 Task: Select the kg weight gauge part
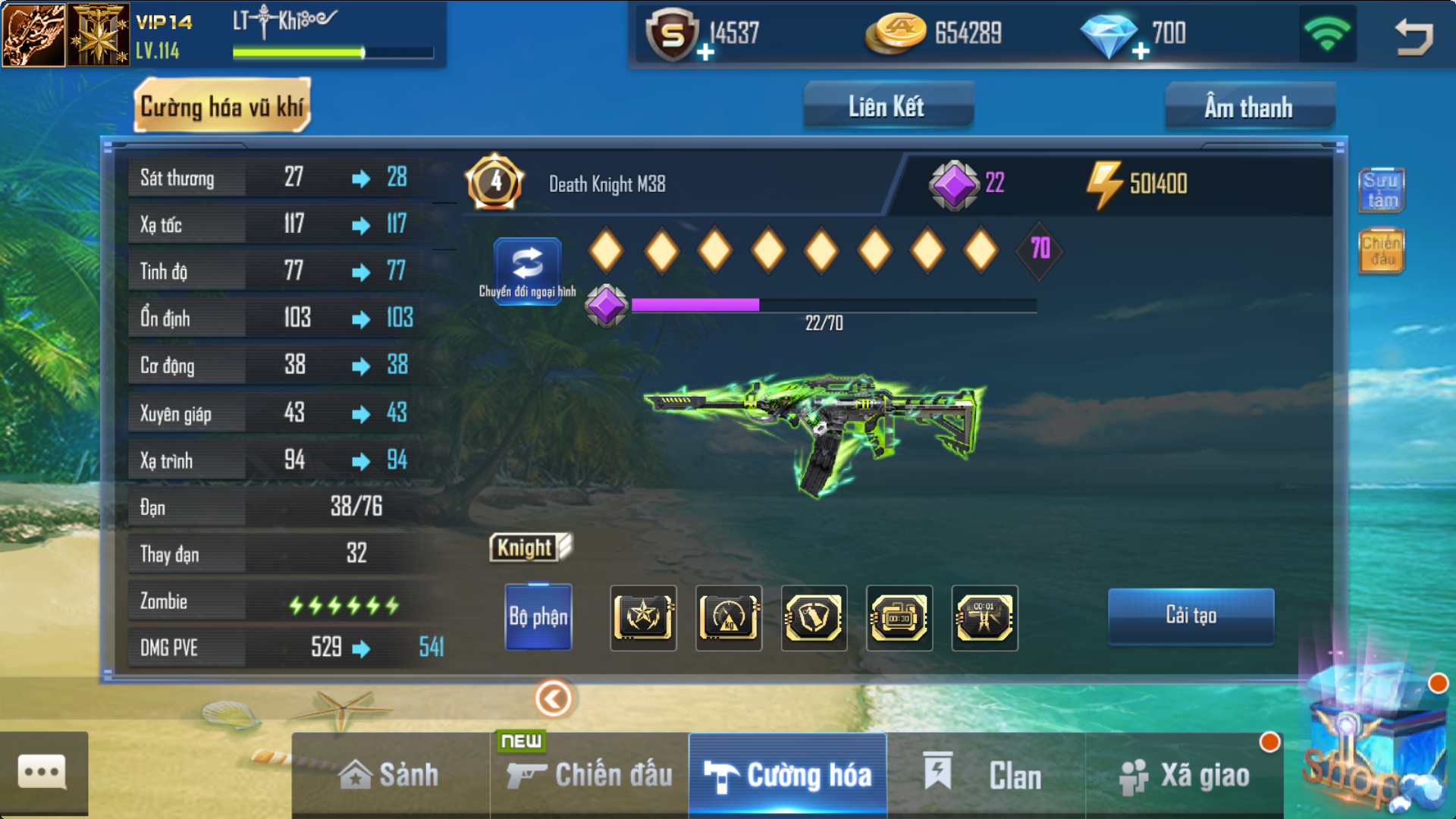[729, 617]
